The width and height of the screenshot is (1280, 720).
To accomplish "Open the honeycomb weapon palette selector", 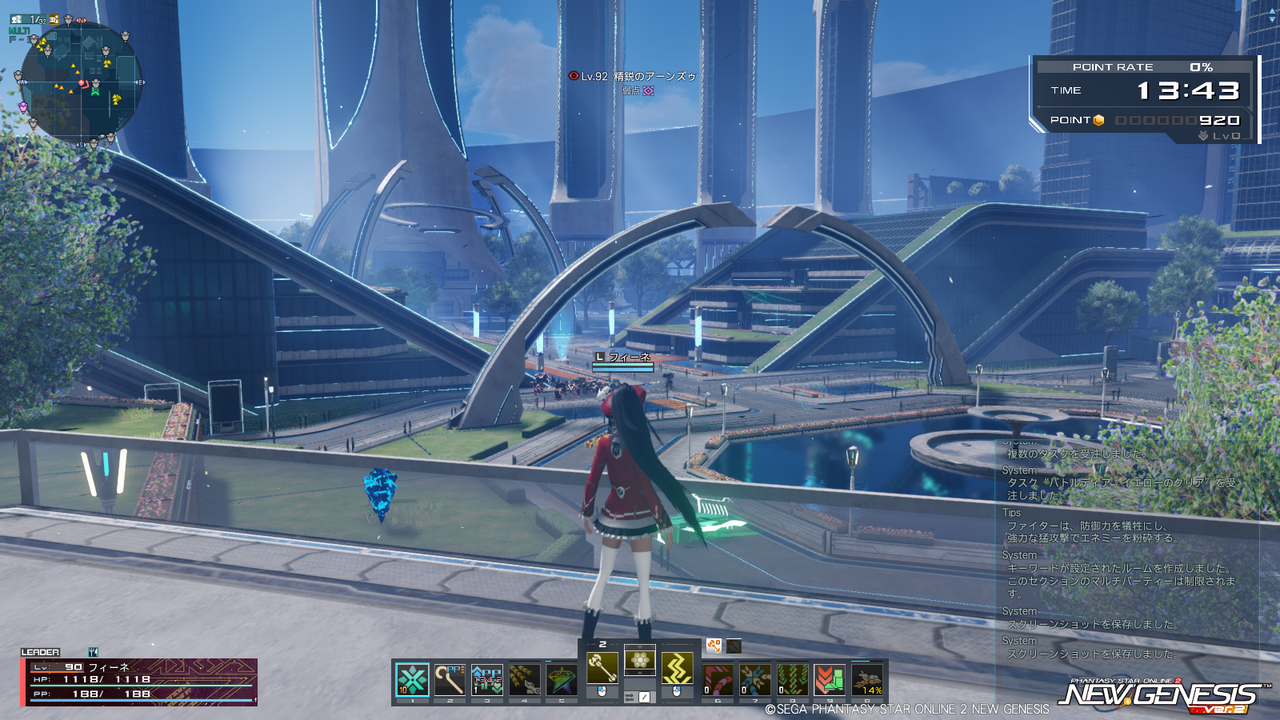I will point(640,660).
